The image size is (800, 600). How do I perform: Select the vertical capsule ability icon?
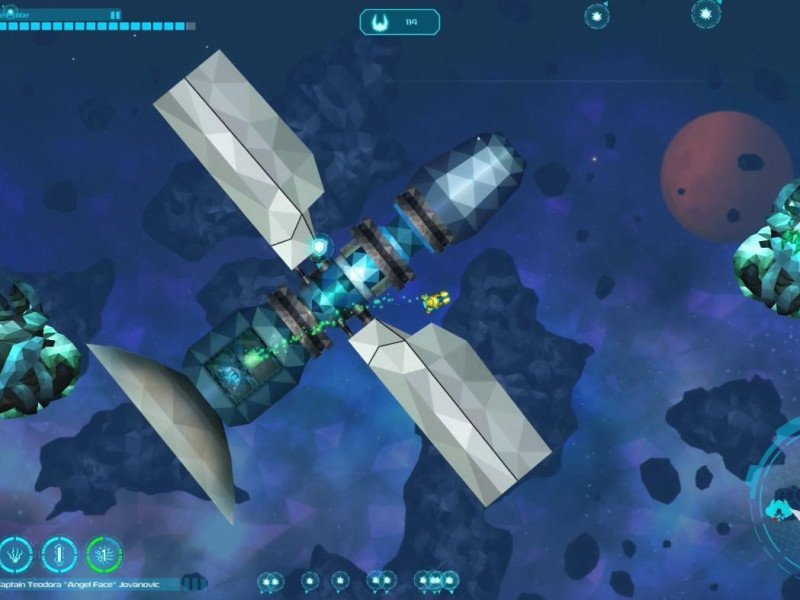pos(60,553)
